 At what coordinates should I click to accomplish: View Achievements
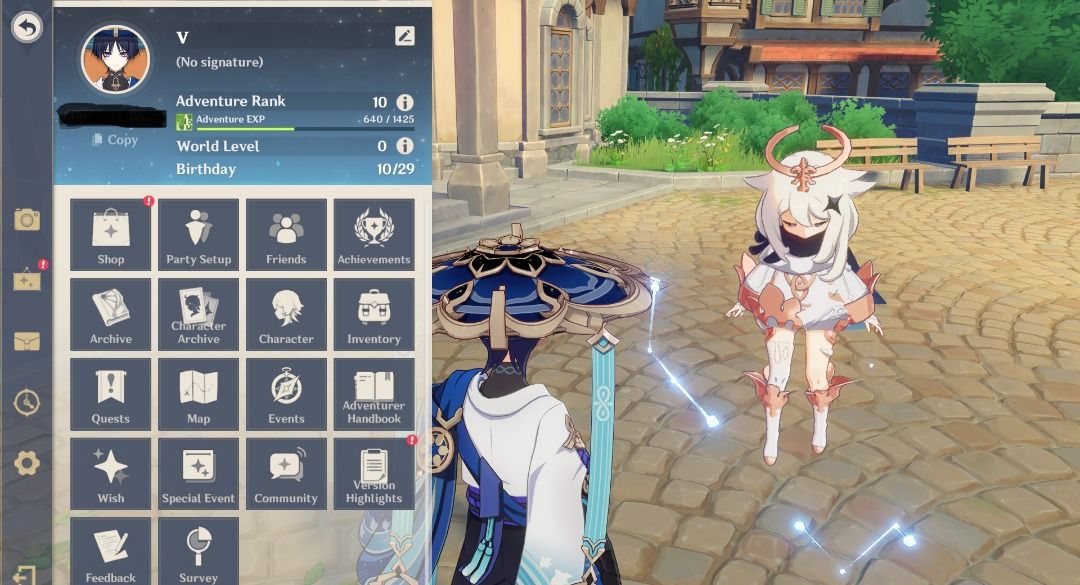click(374, 235)
